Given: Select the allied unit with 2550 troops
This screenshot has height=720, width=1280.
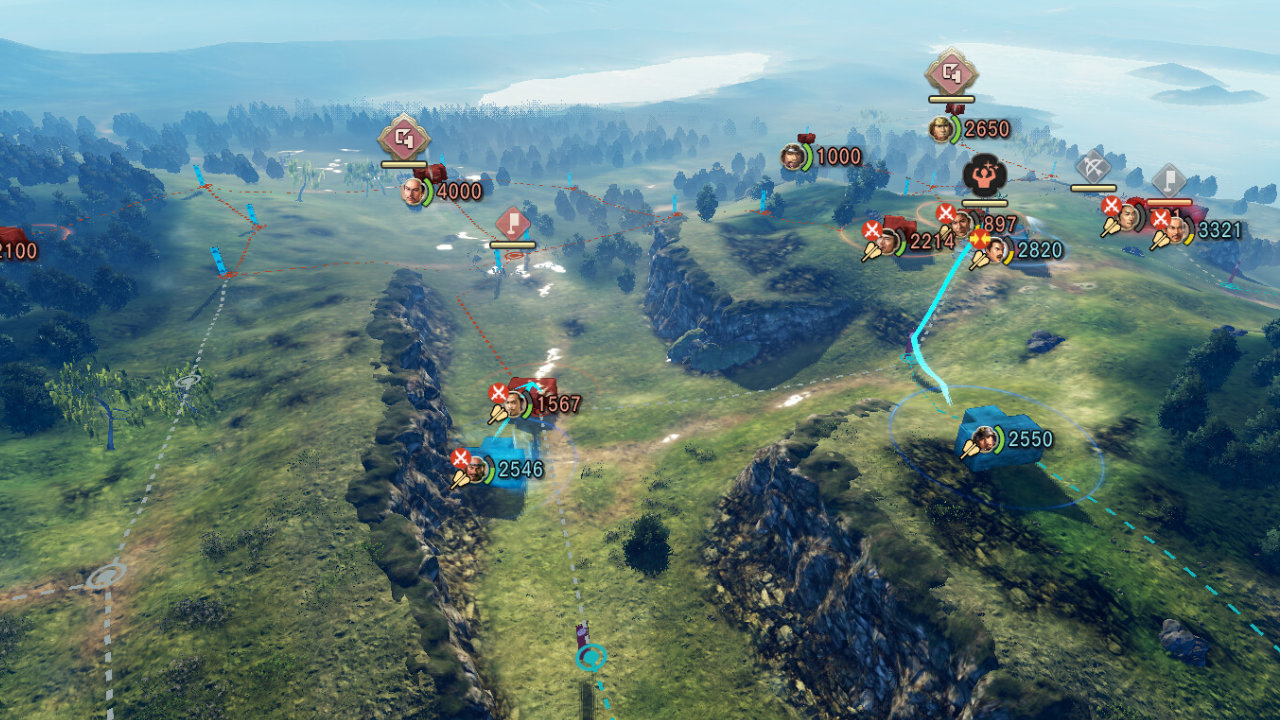Looking at the screenshot, I should [x=984, y=439].
